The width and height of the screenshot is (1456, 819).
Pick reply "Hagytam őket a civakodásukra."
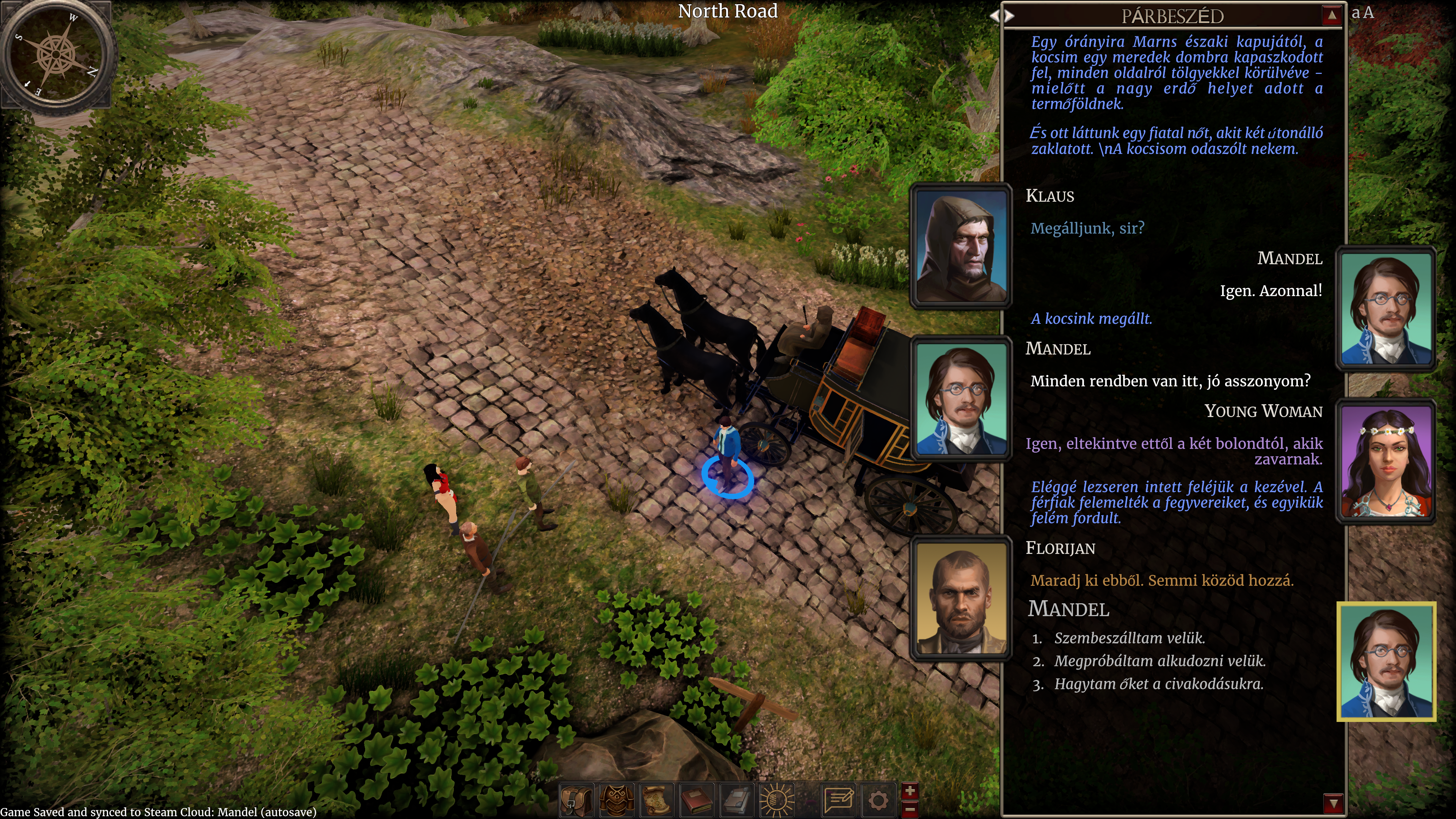(x=1158, y=684)
